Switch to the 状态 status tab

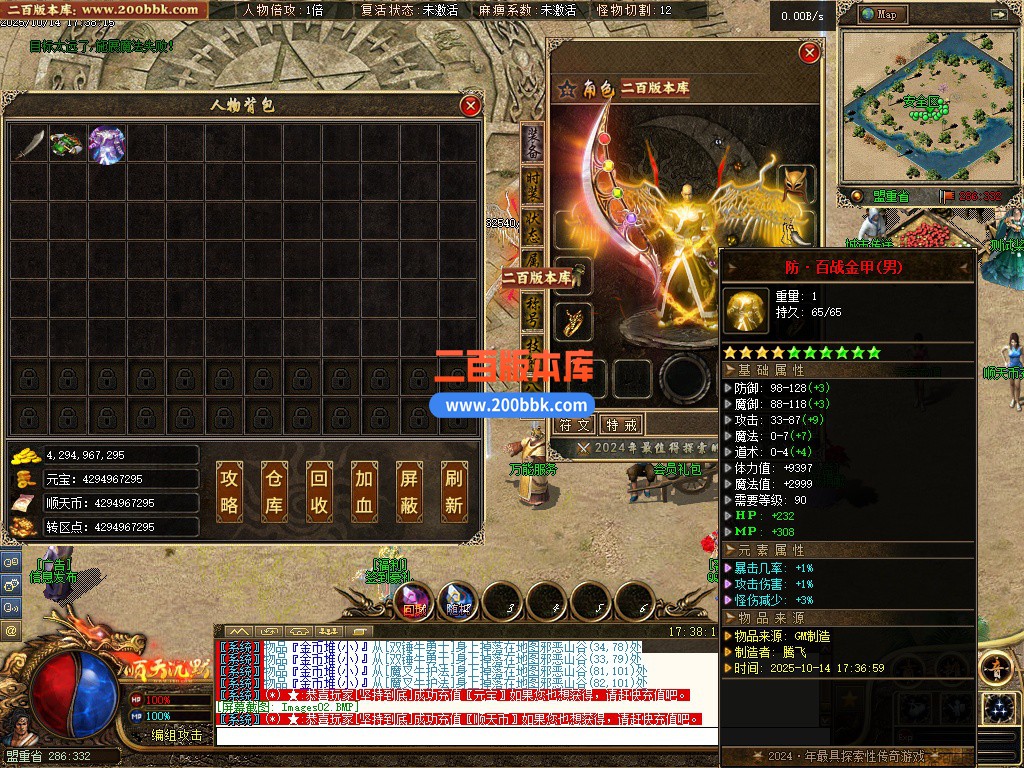tap(533, 224)
